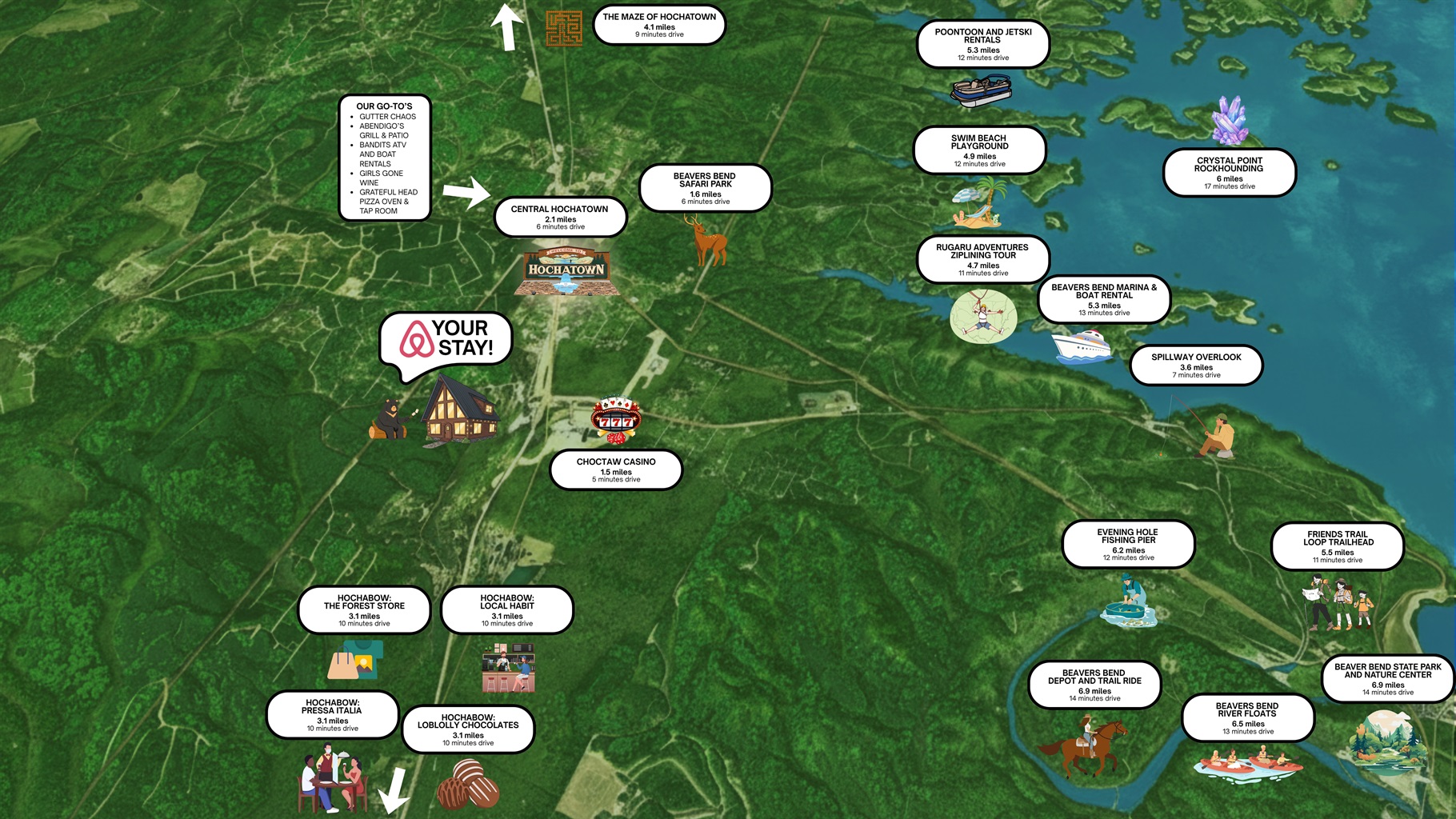Select Rugaru Adventures Ziplining Tour label

(982, 259)
